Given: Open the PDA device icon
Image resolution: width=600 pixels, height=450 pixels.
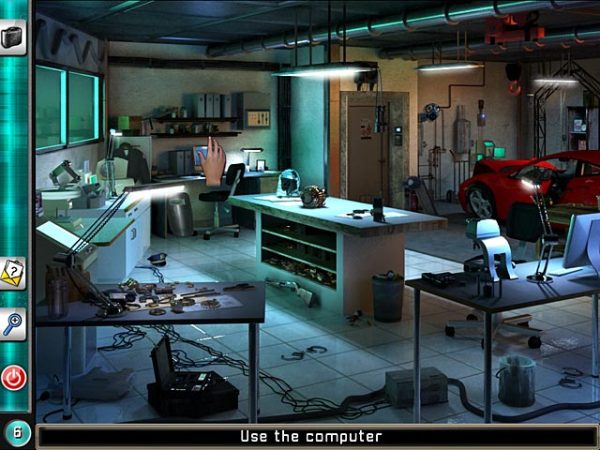Looking at the screenshot, I should pos(13,38).
